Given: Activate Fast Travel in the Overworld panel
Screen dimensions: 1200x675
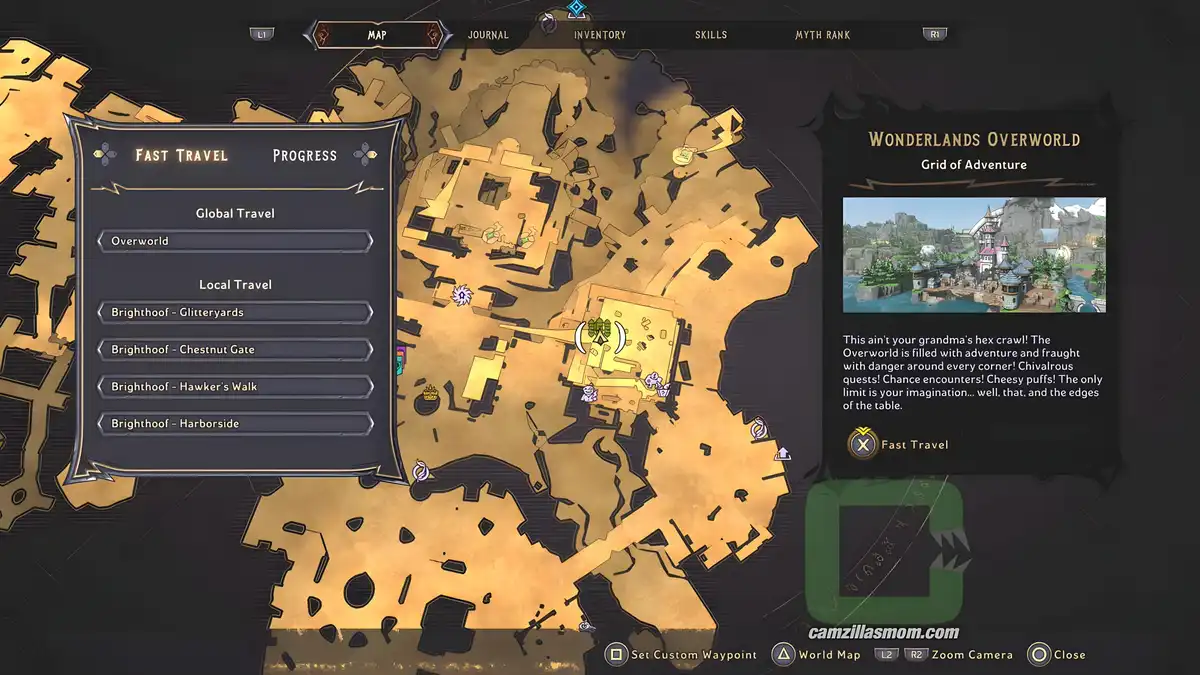Looking at the screenshot, I should (900, 444).
